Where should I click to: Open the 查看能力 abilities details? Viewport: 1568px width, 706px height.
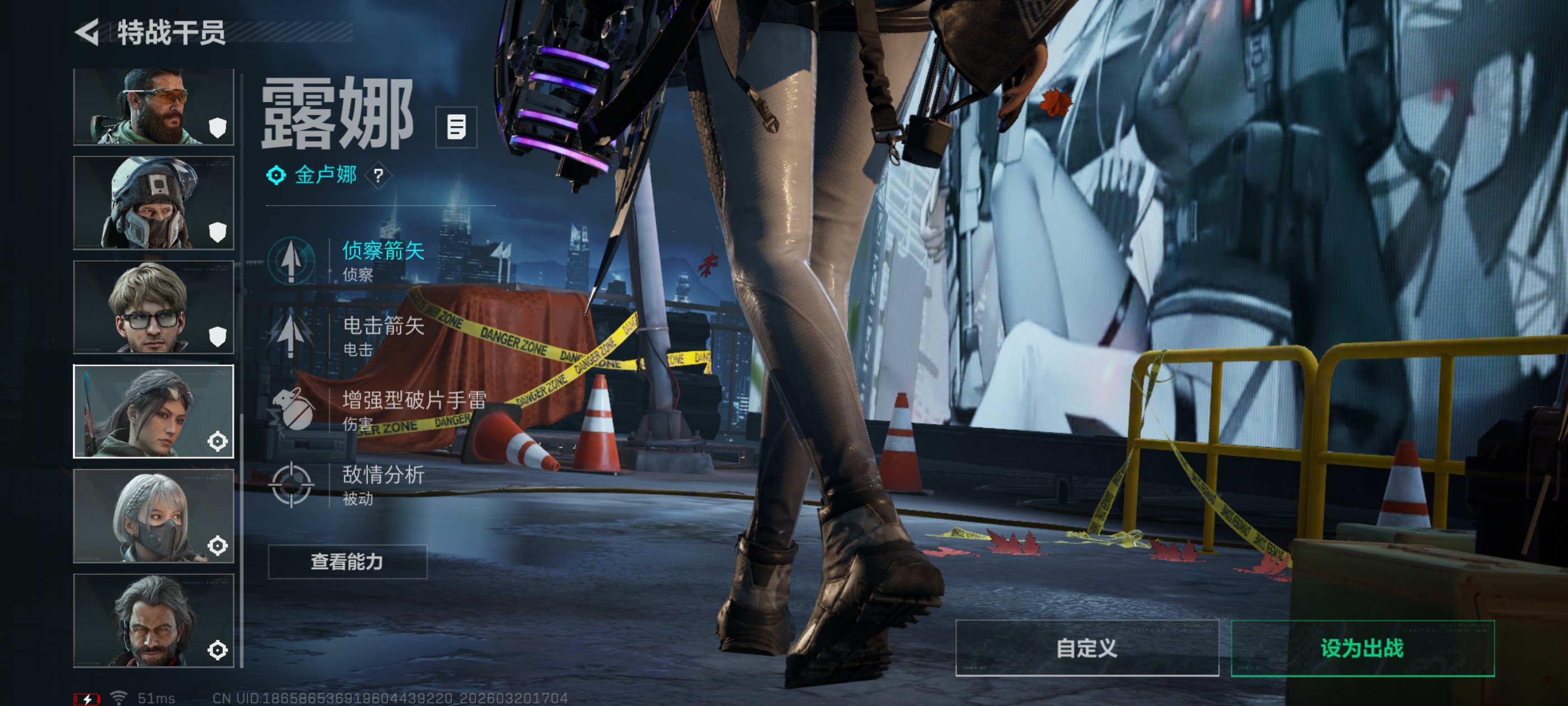coord(348,561)
